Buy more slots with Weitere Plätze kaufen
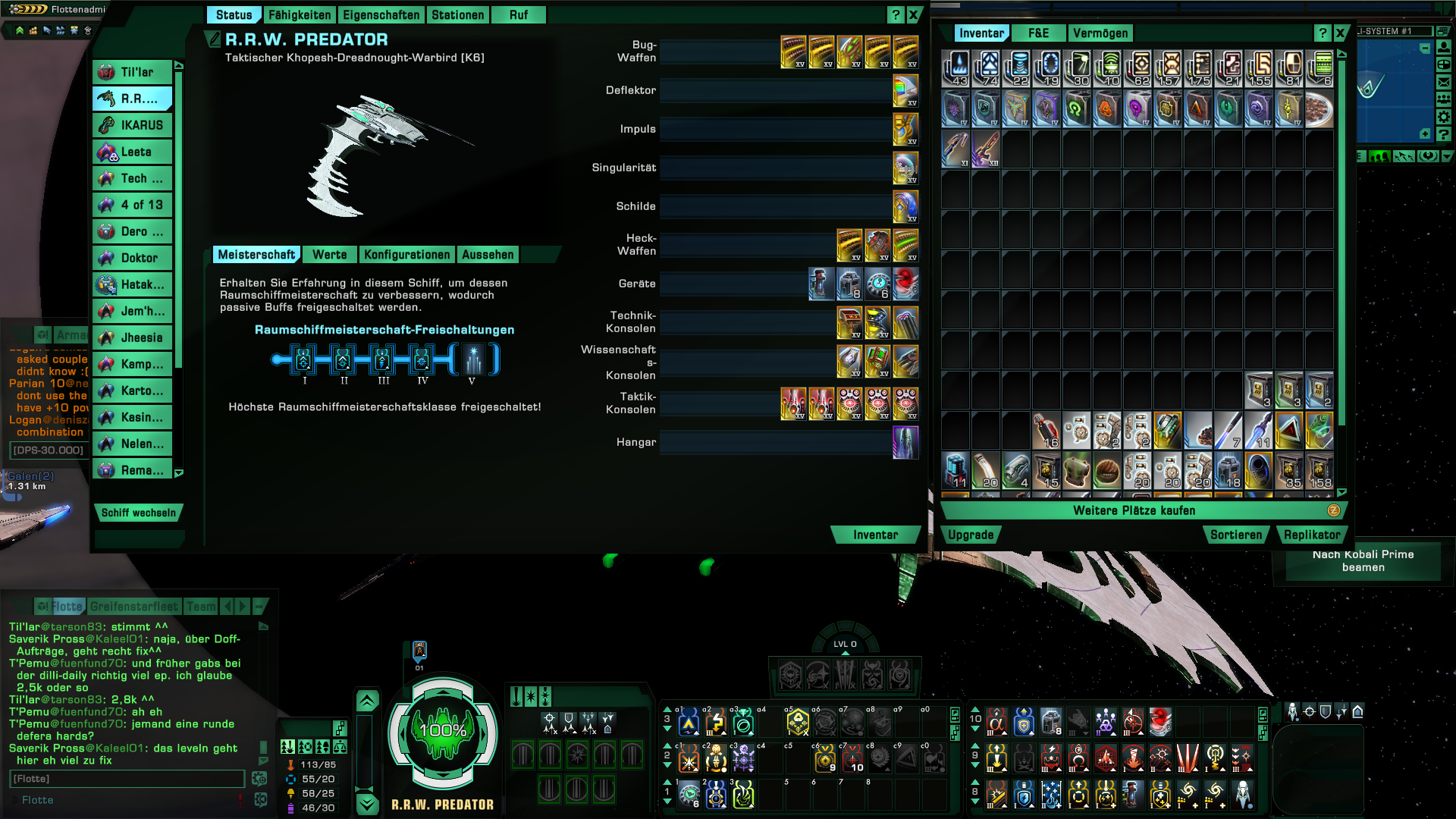 [x=1134, y=511]
